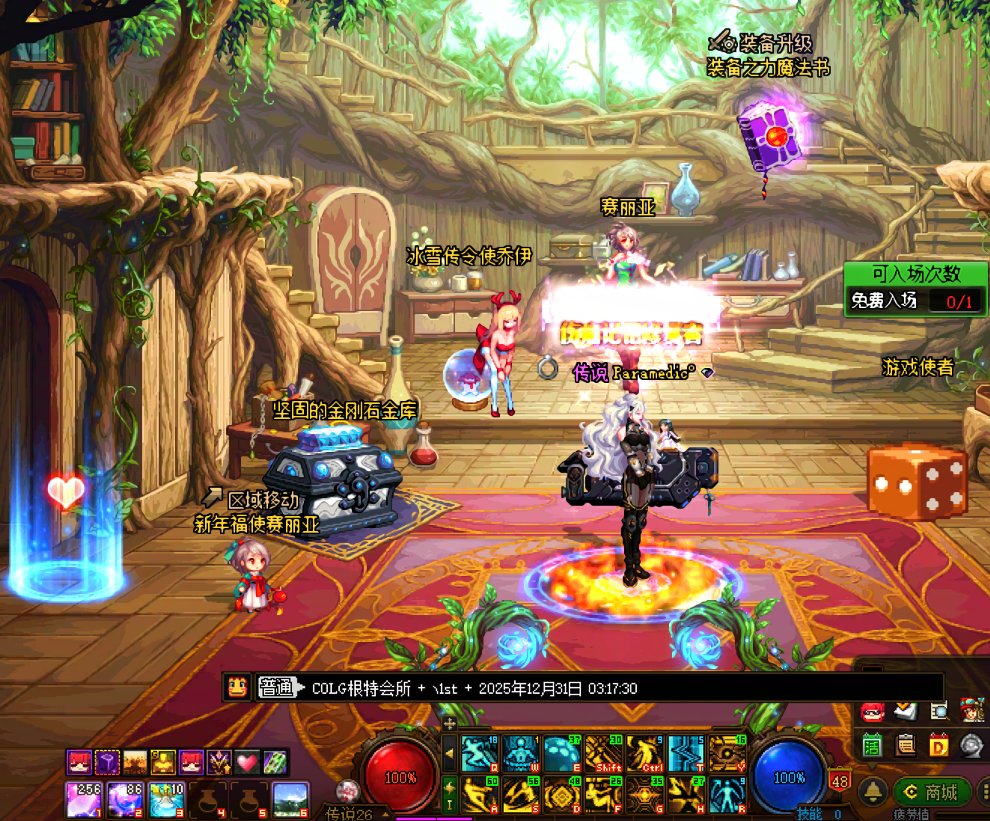Open the 免费入场 free entry panel
The height and width of the screenshot is (821, 990).
[x=915, y=299]
